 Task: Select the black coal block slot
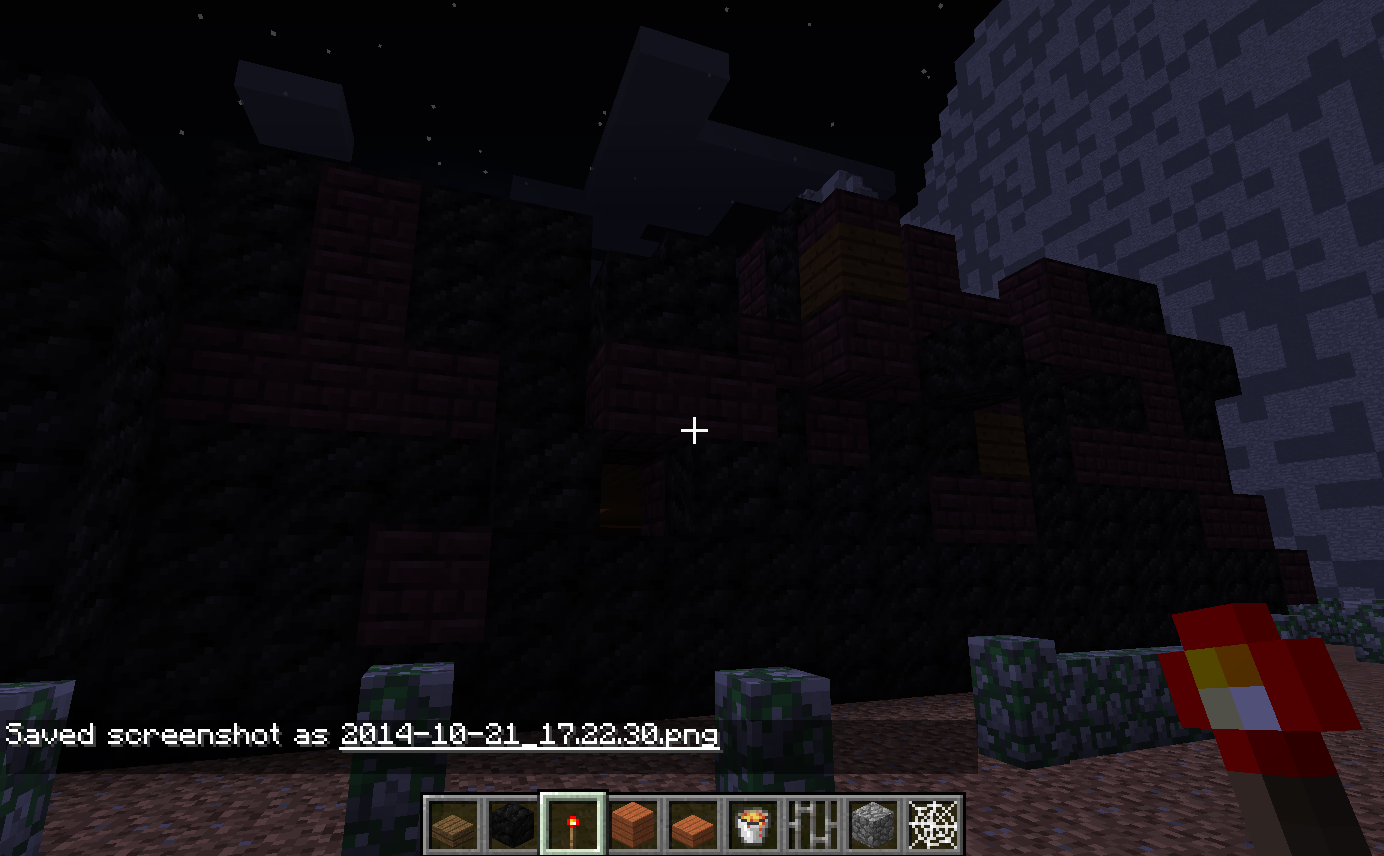coord(512,825)
